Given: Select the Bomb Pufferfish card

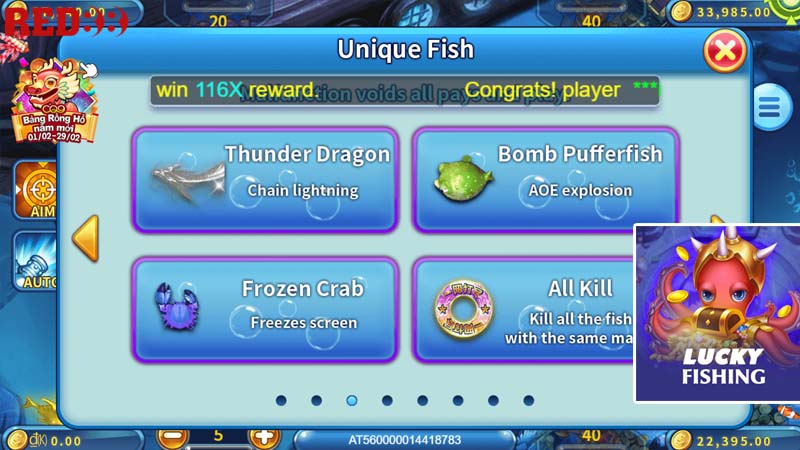Looking at the screenshot, I should (x=545, y=180).
